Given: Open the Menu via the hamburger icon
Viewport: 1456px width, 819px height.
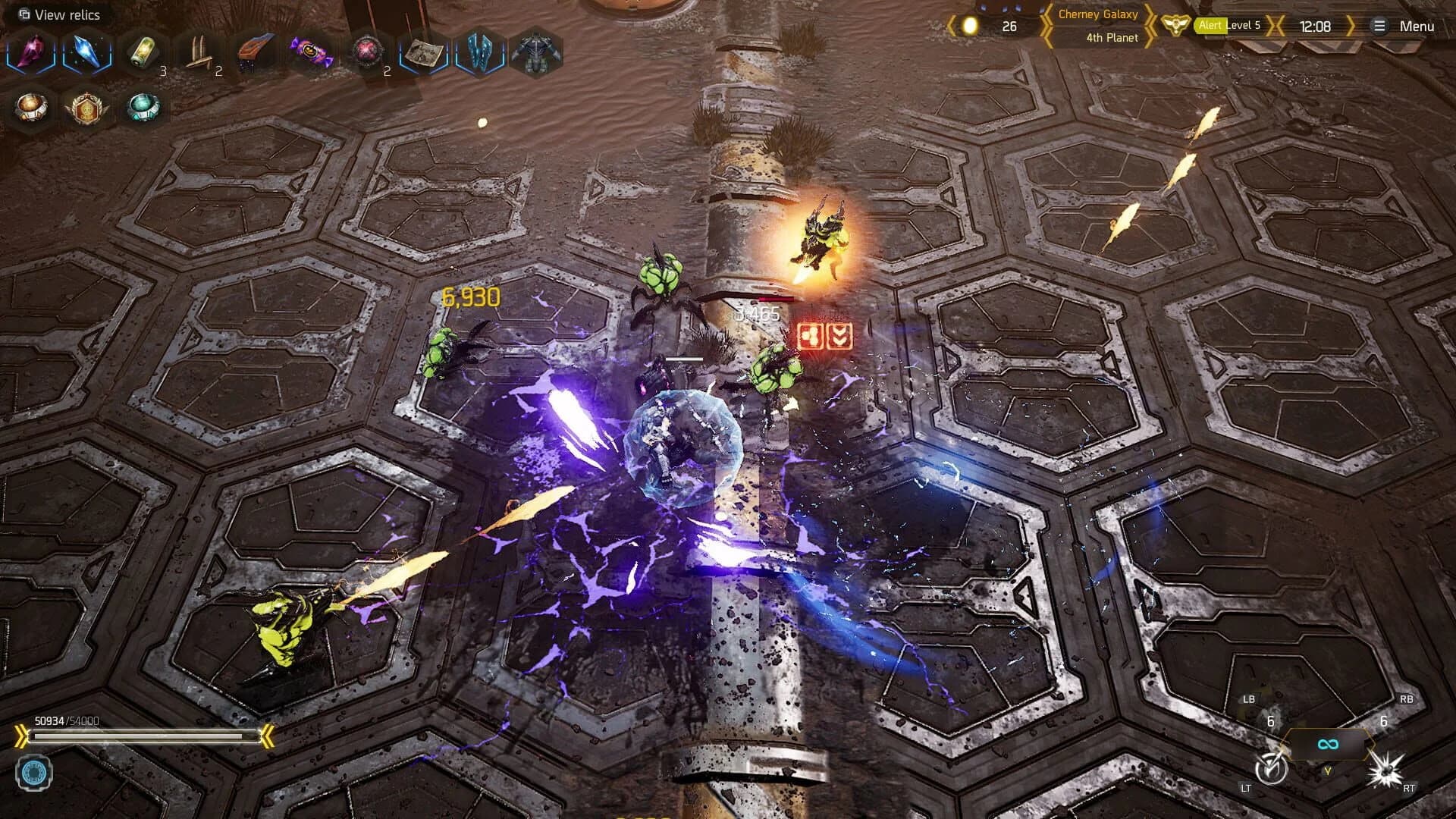Looking at the screenshot, I should pos(1379,25).
